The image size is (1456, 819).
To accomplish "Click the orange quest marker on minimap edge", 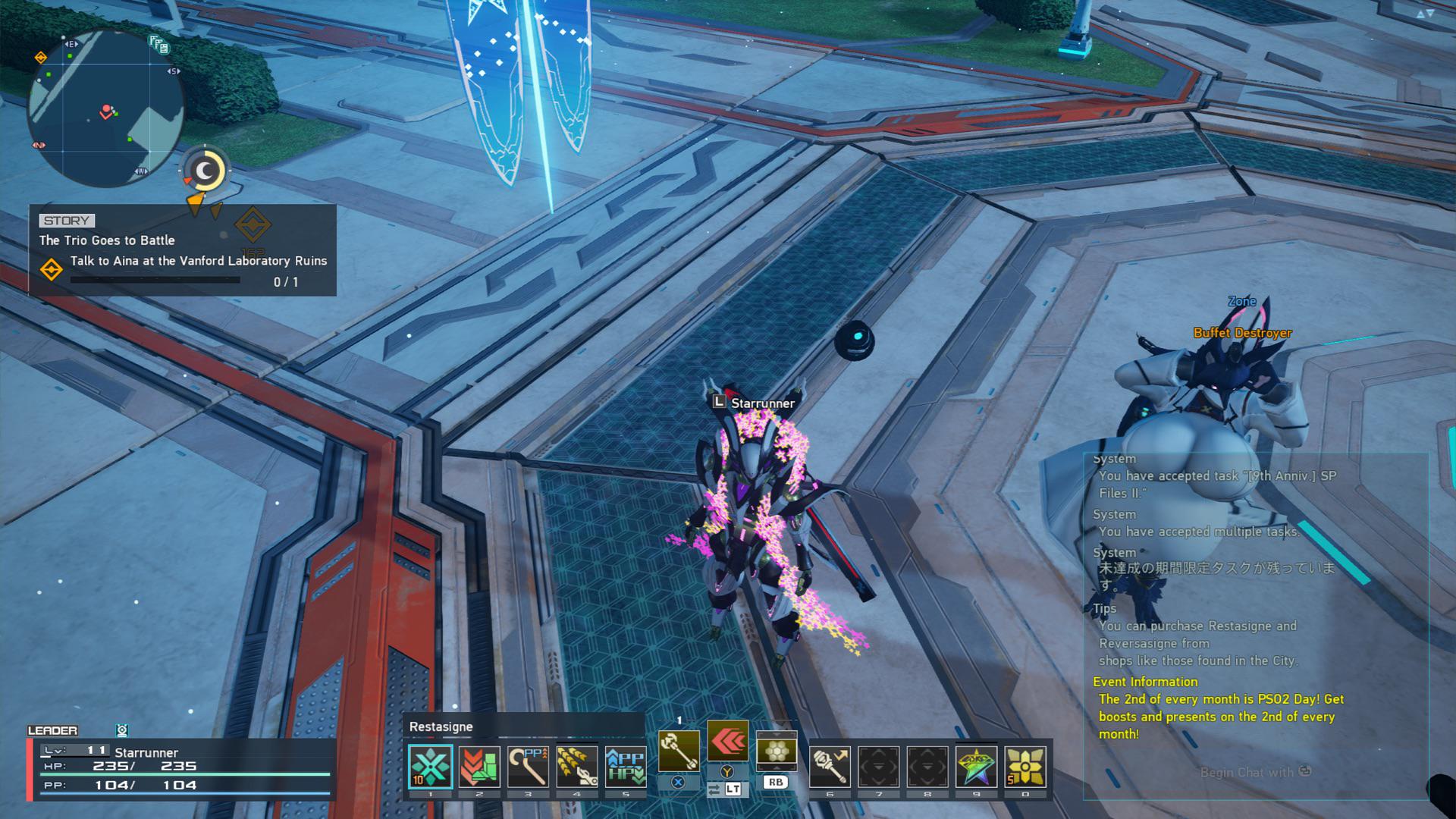I will (41, 58).
